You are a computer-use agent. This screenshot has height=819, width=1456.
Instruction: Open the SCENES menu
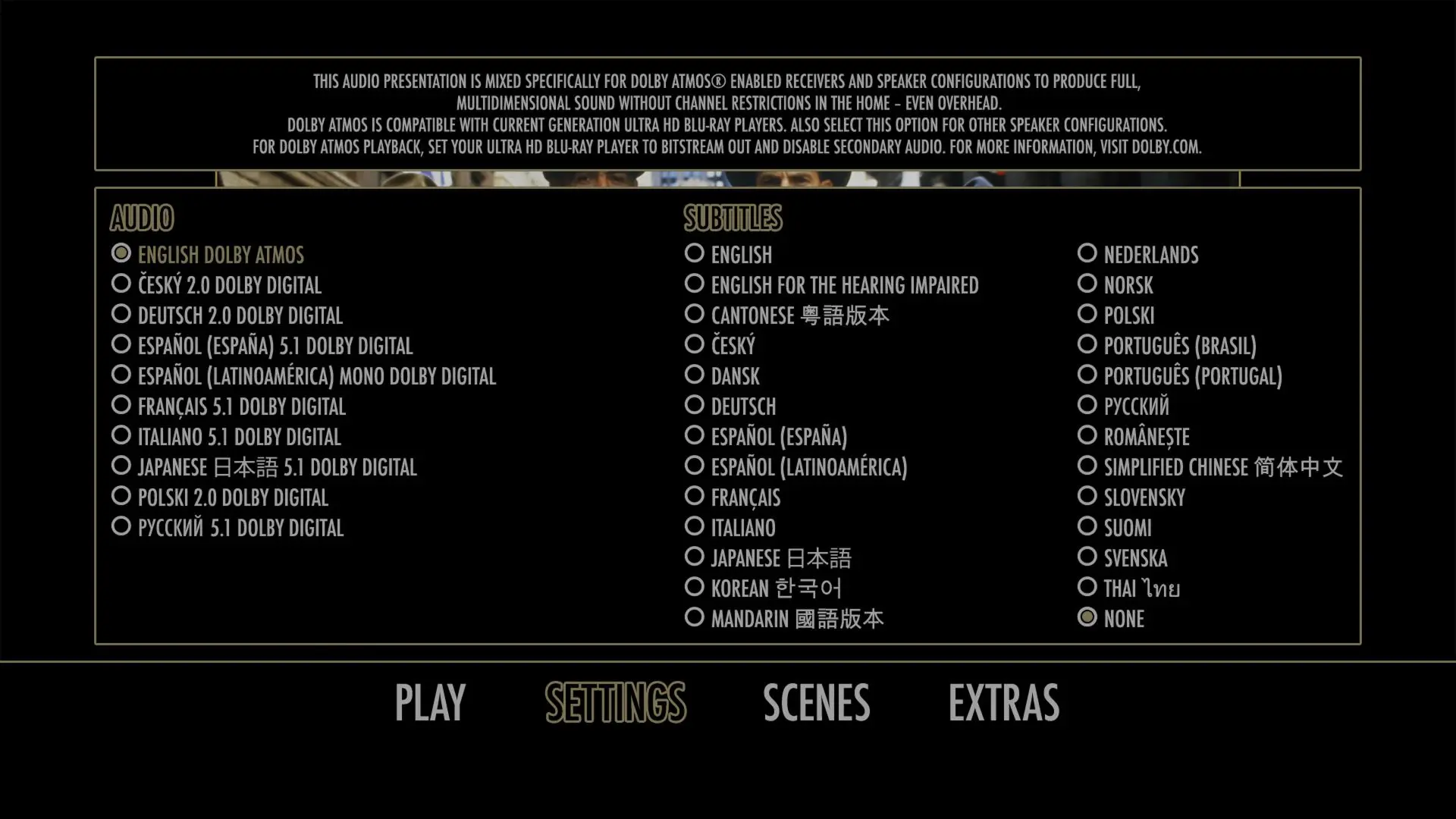point(816,701)
